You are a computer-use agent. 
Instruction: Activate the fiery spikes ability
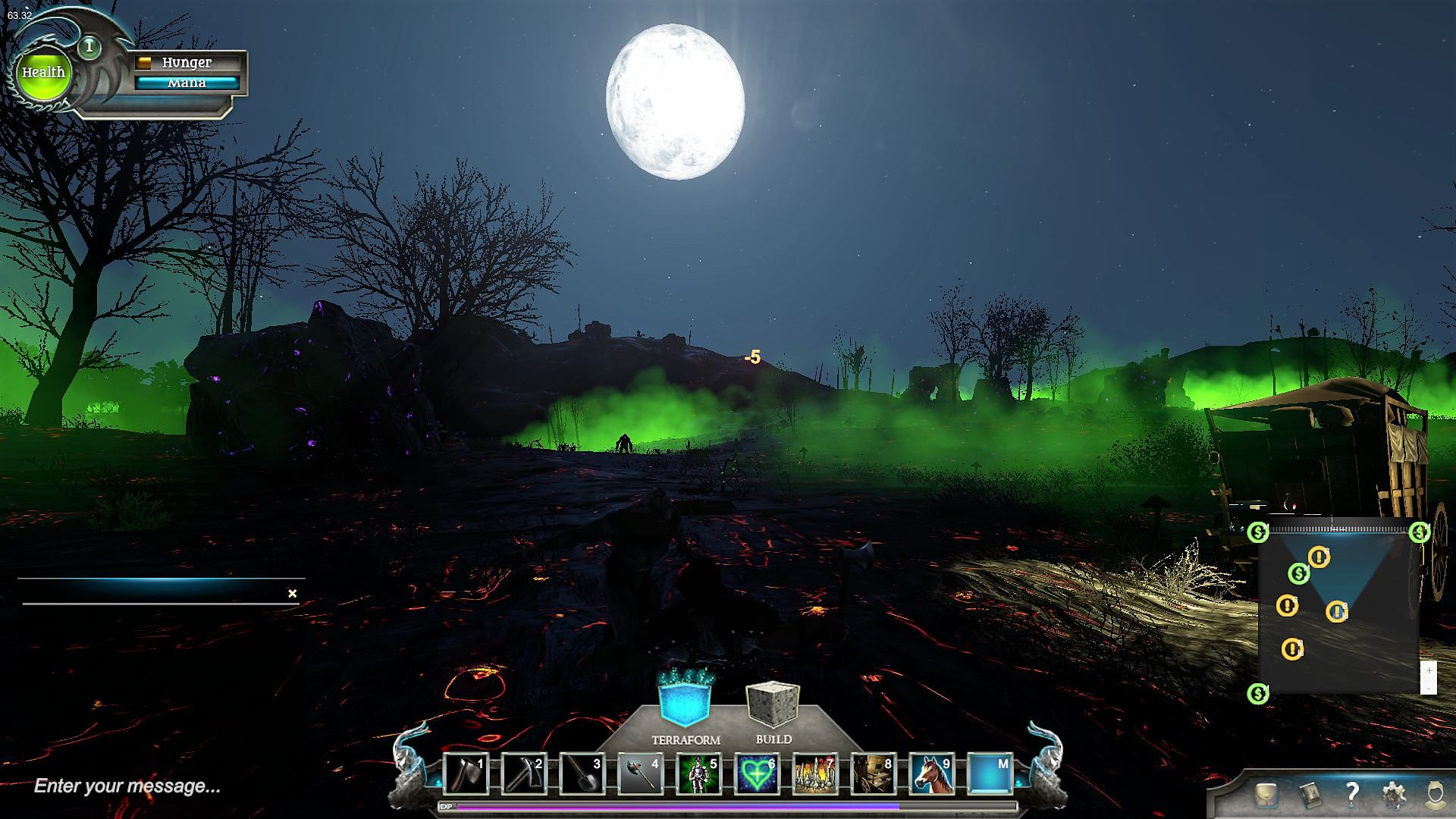815,774
